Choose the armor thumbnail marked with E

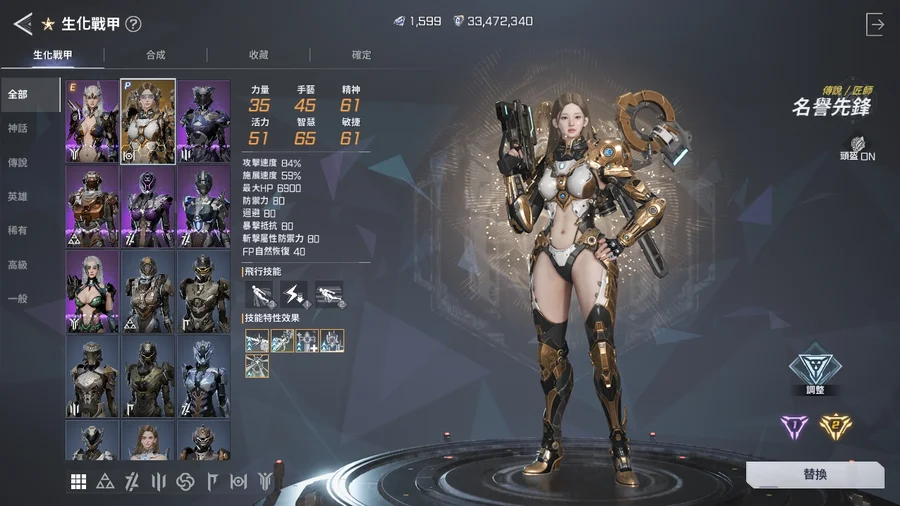coord(92,121)
